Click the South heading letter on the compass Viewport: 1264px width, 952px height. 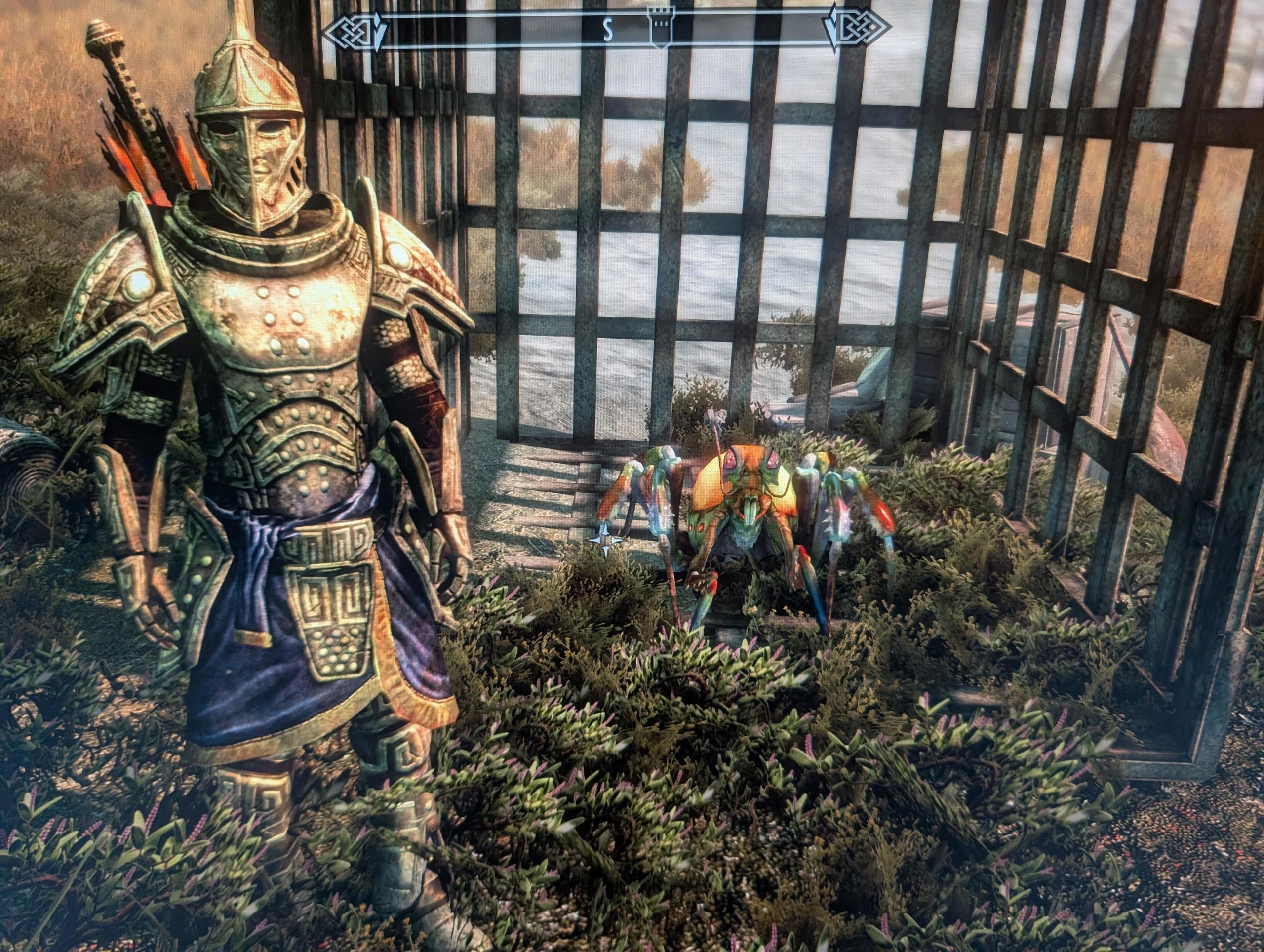(609, 32)
